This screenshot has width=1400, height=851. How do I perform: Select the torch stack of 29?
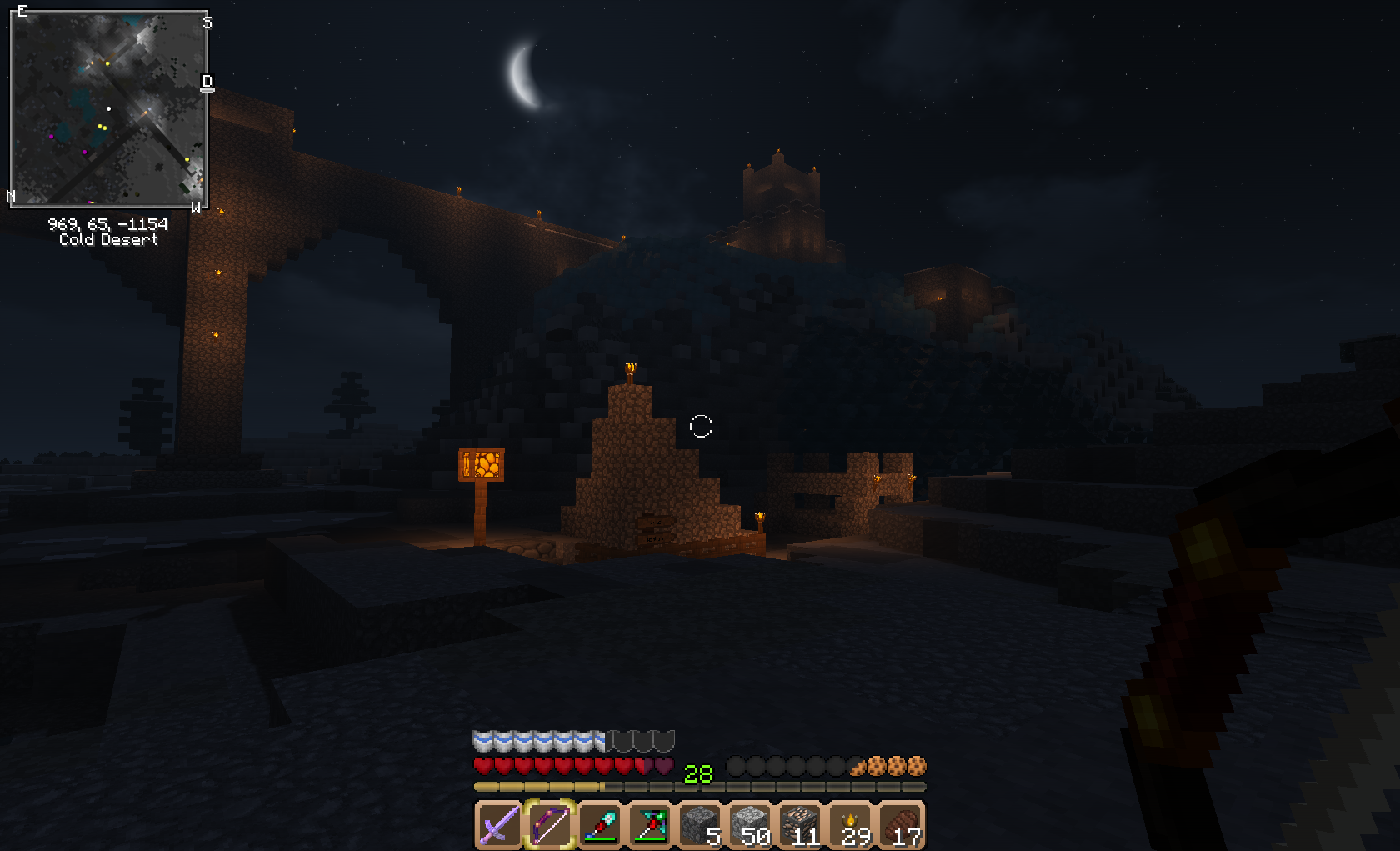pyautogui.click(x=850, y=825)
